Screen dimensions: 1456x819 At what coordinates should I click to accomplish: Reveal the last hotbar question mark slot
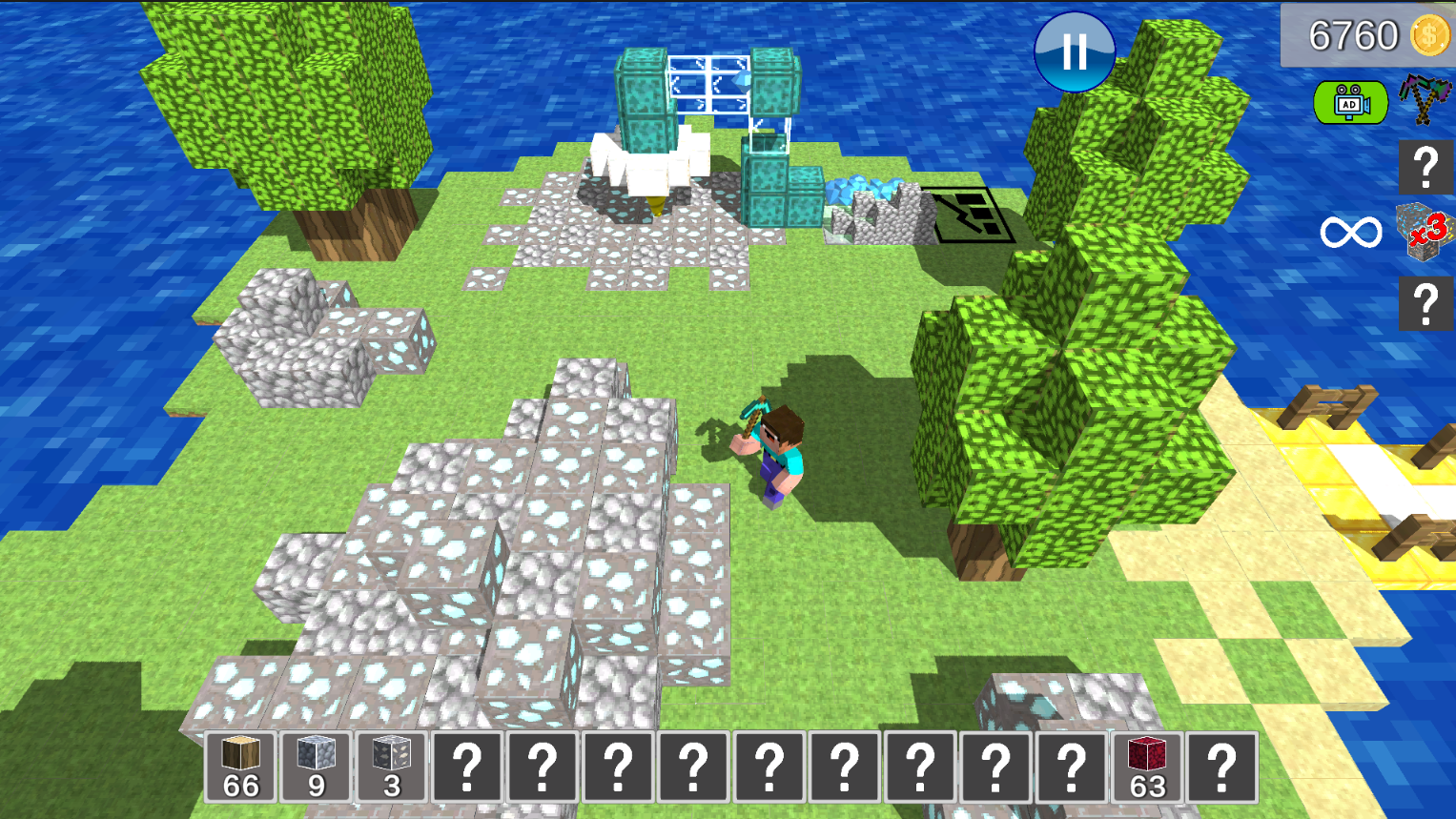pyautogui.click(x=1223, y=767)
